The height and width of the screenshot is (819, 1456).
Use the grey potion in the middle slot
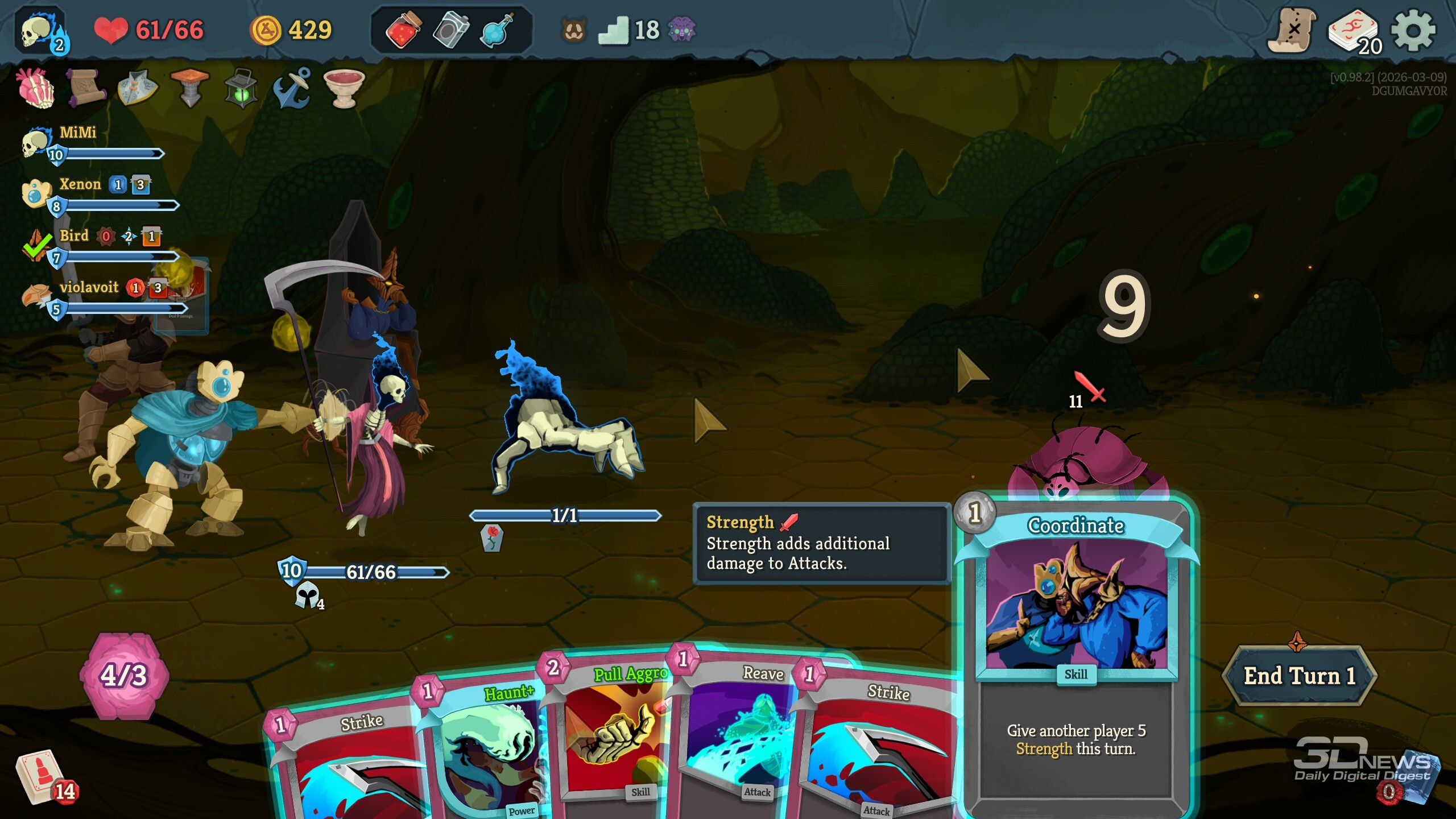[x=451, y=30]
